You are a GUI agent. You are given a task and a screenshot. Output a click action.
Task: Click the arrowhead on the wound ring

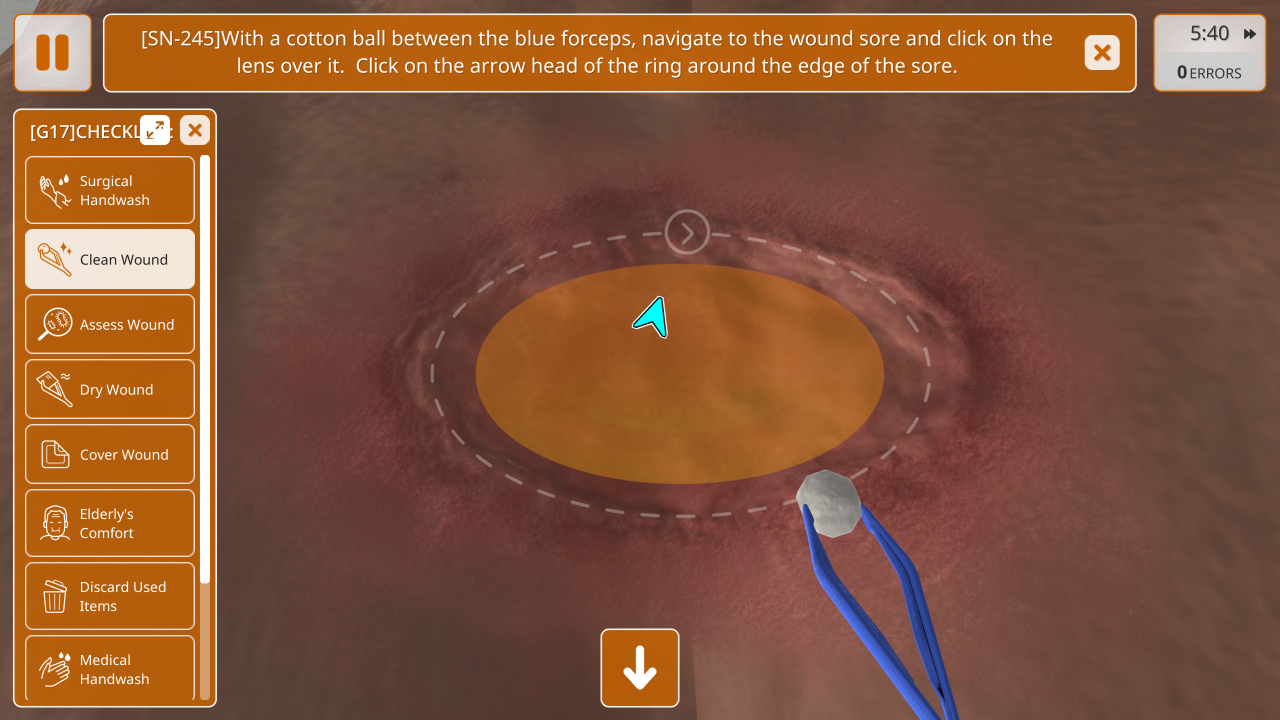click(x=687, y=233)
